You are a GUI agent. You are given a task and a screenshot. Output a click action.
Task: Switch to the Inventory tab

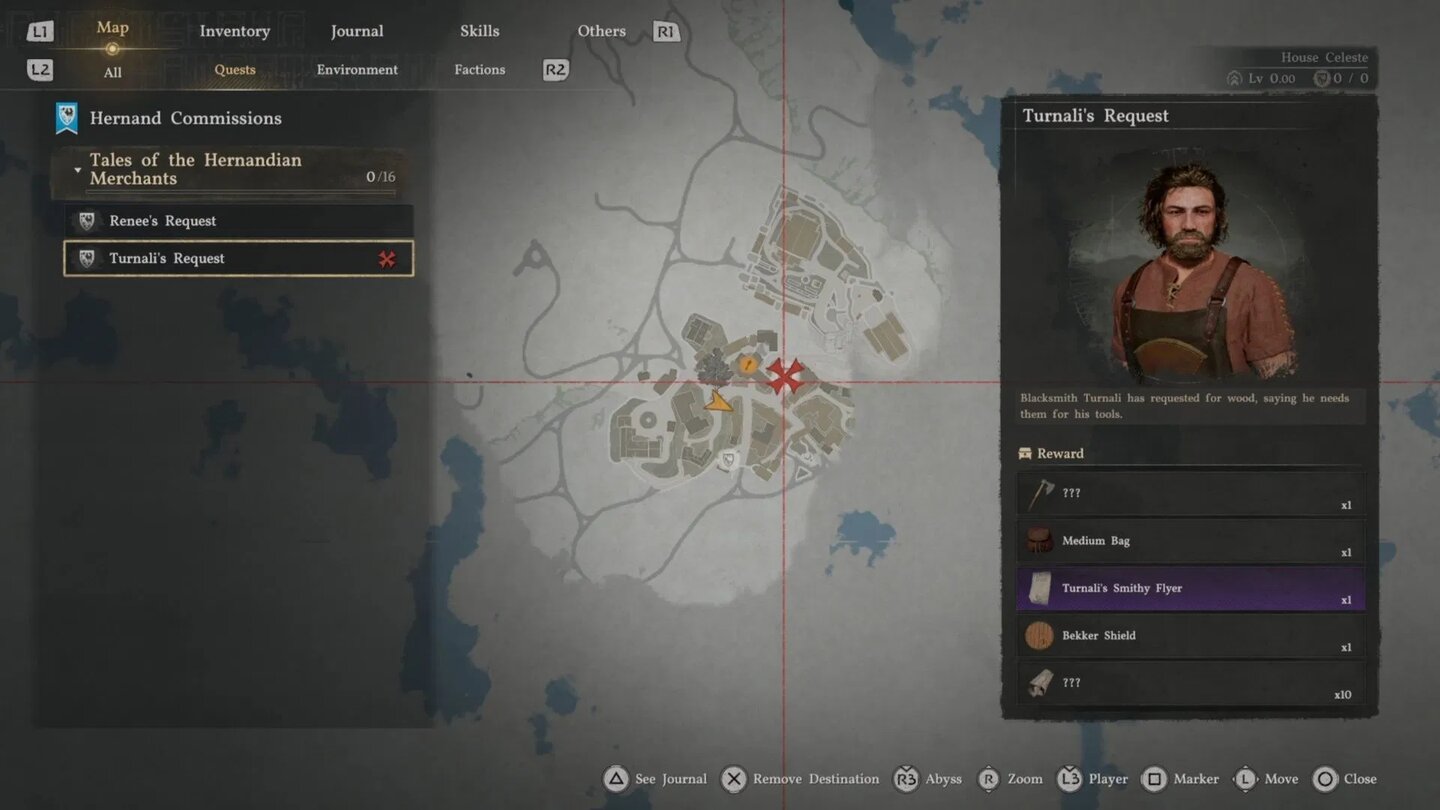pyautogui.click(x=234, y=31)
